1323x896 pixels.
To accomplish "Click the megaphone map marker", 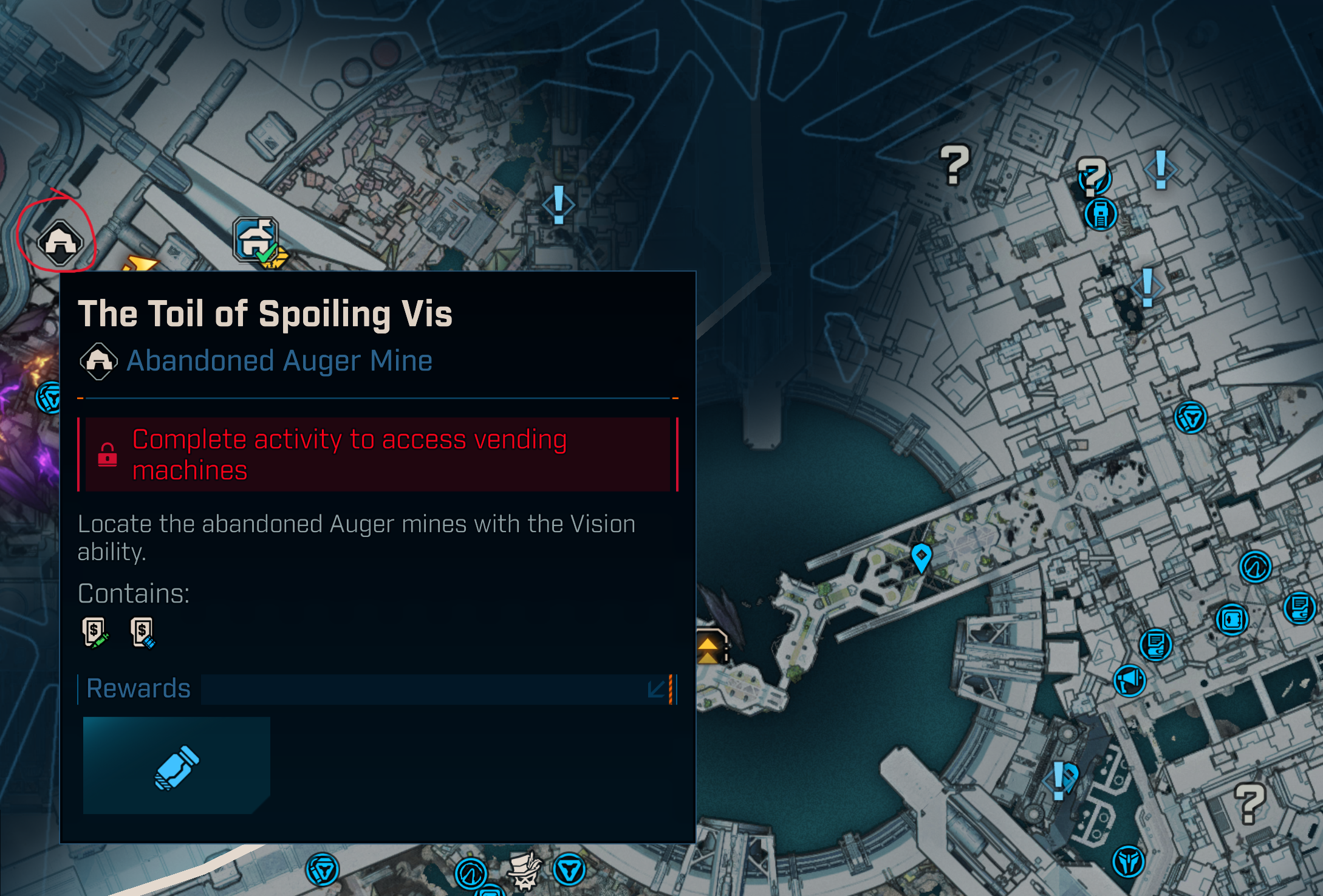I will pos(1129,680).
